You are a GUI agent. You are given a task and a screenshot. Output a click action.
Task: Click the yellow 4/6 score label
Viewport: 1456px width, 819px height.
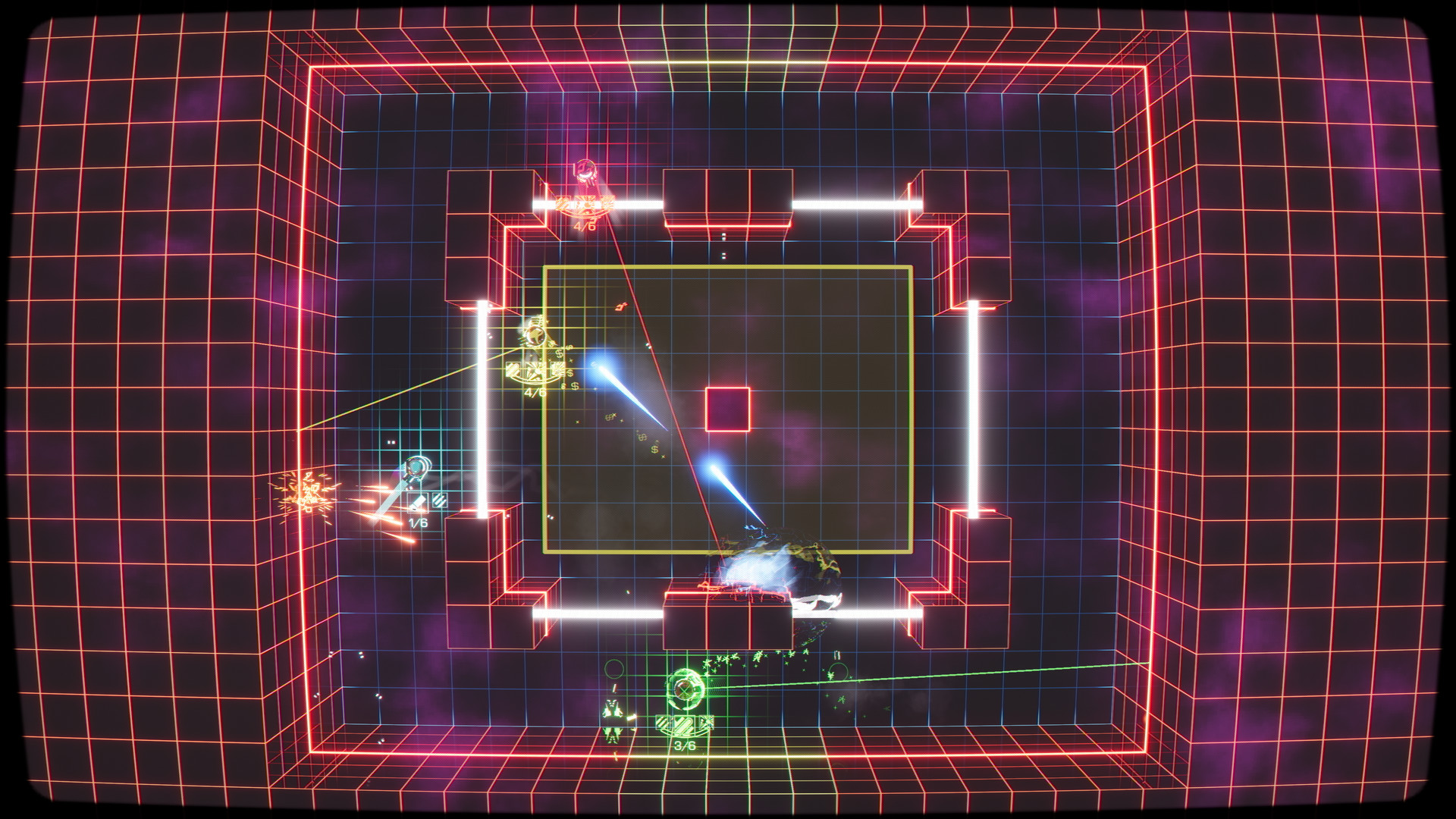pos(536,392)
